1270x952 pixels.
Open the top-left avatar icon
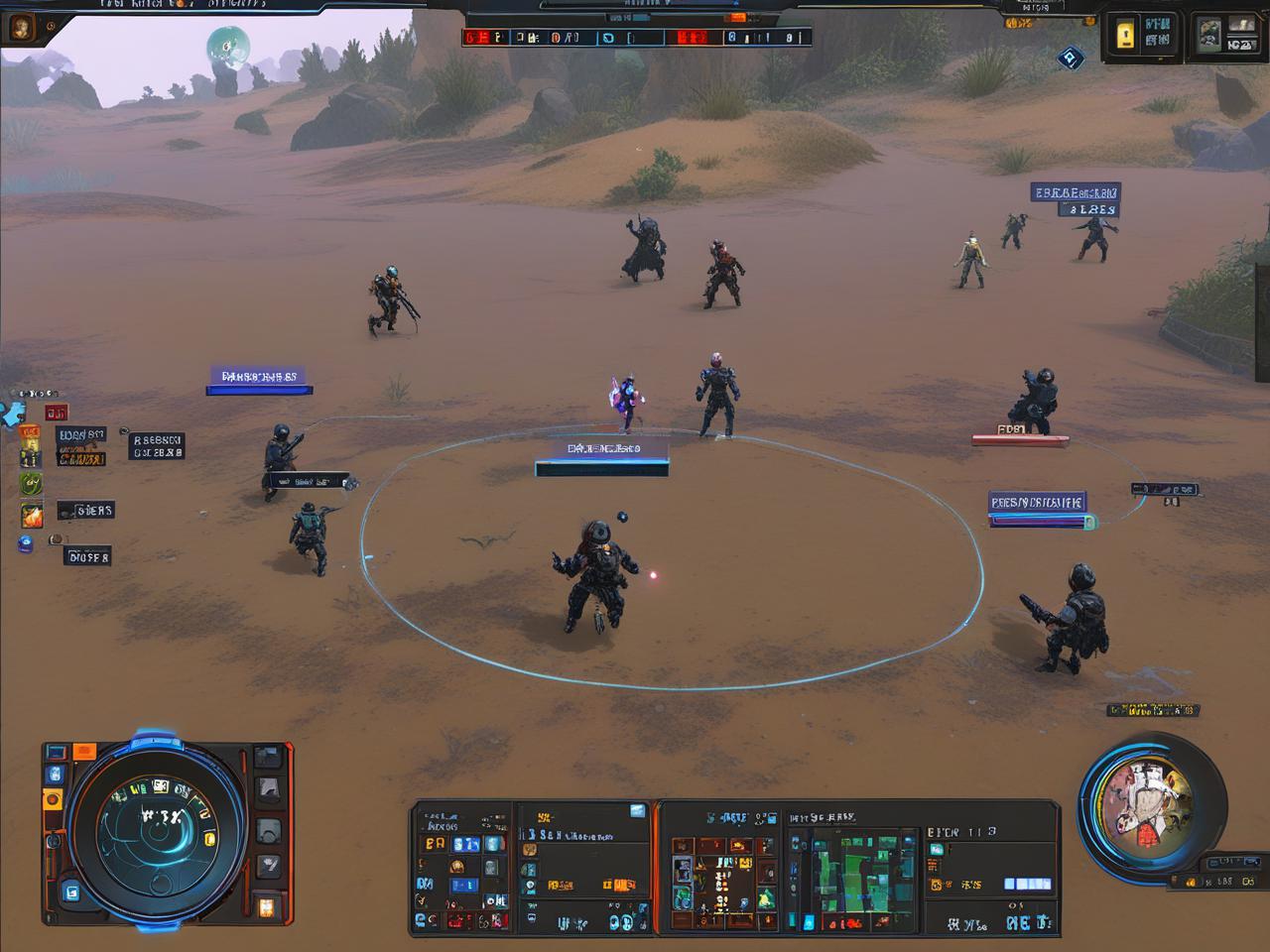tap(20, 29)
